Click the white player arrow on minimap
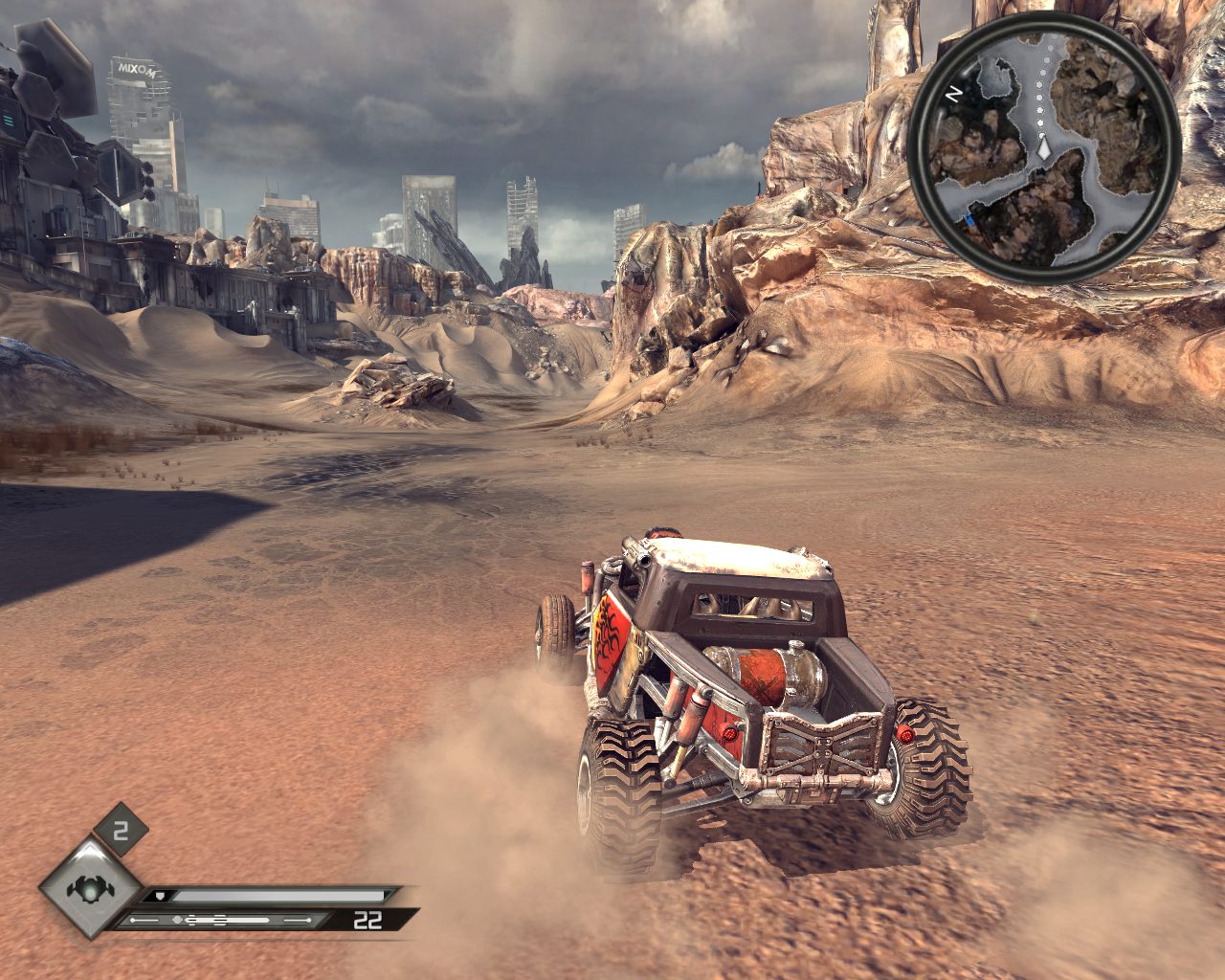 coord(1044,148)
